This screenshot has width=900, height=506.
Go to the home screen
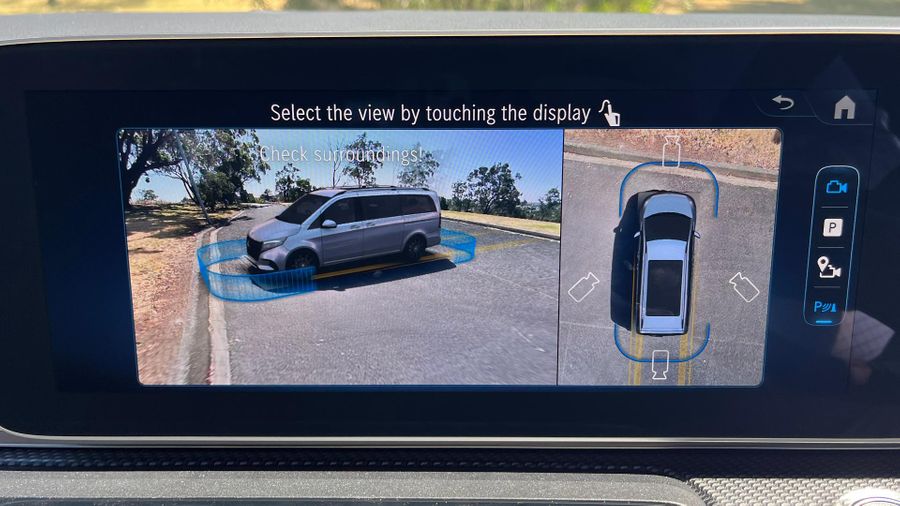click(x=844, y=106)
